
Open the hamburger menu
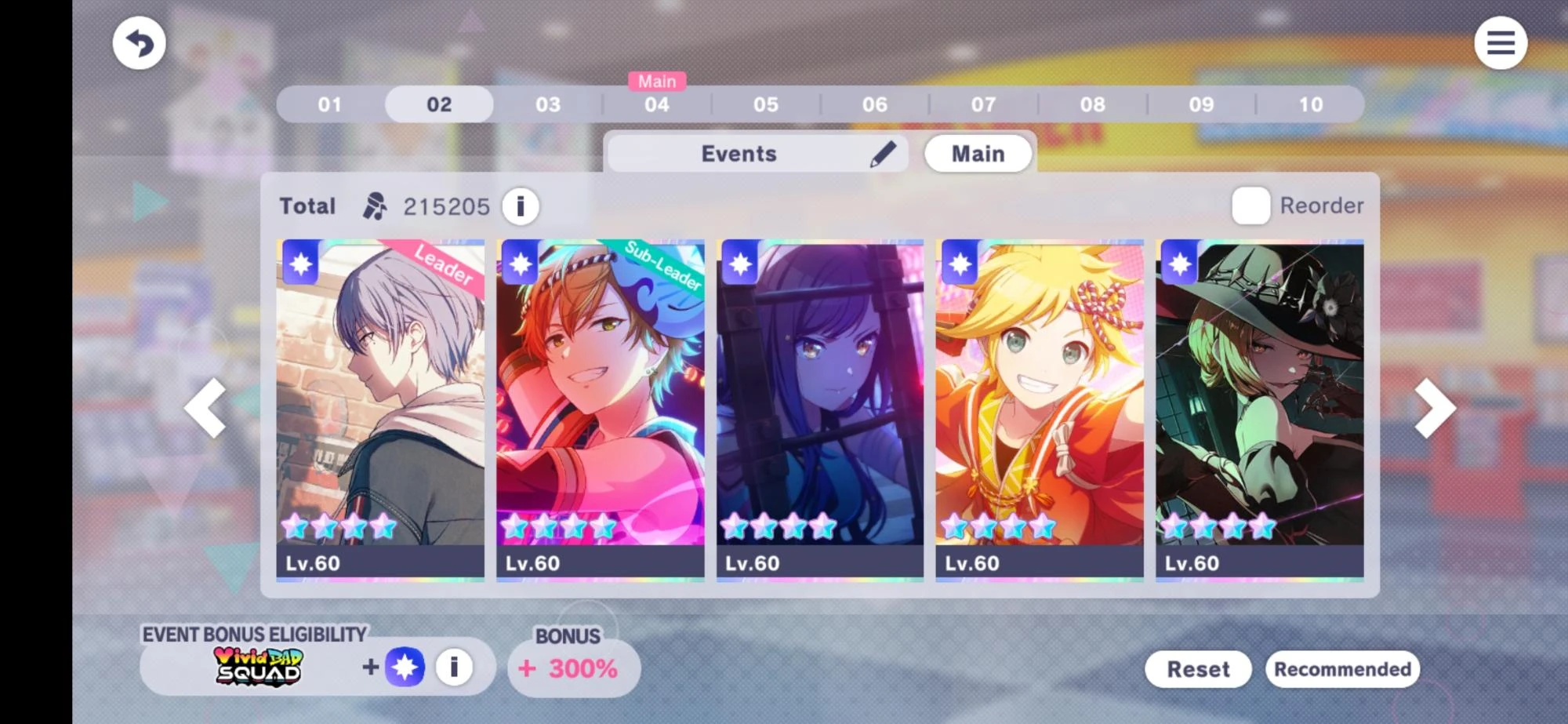click(x=1501, y=43)
